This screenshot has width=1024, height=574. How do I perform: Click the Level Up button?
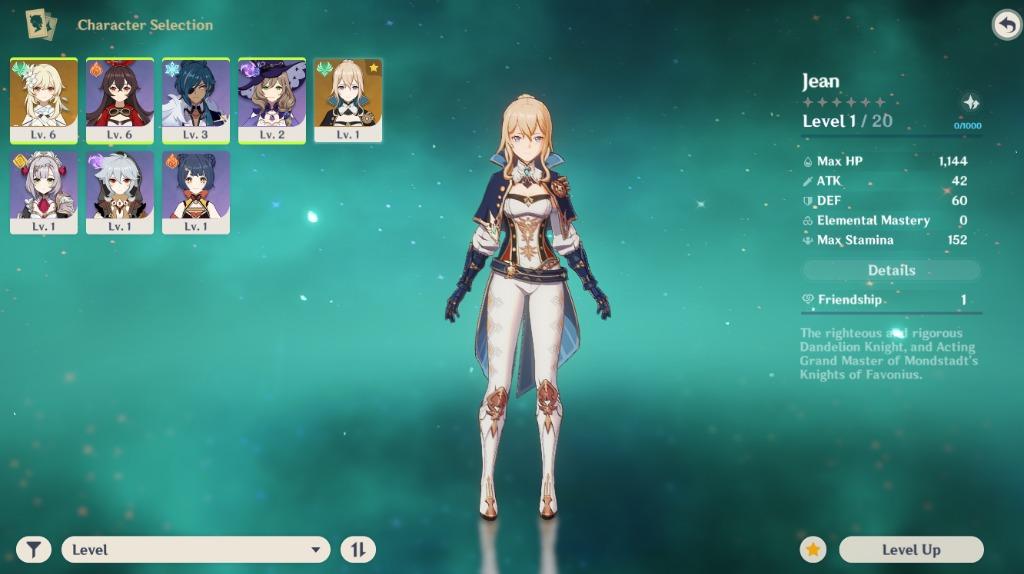911,549
